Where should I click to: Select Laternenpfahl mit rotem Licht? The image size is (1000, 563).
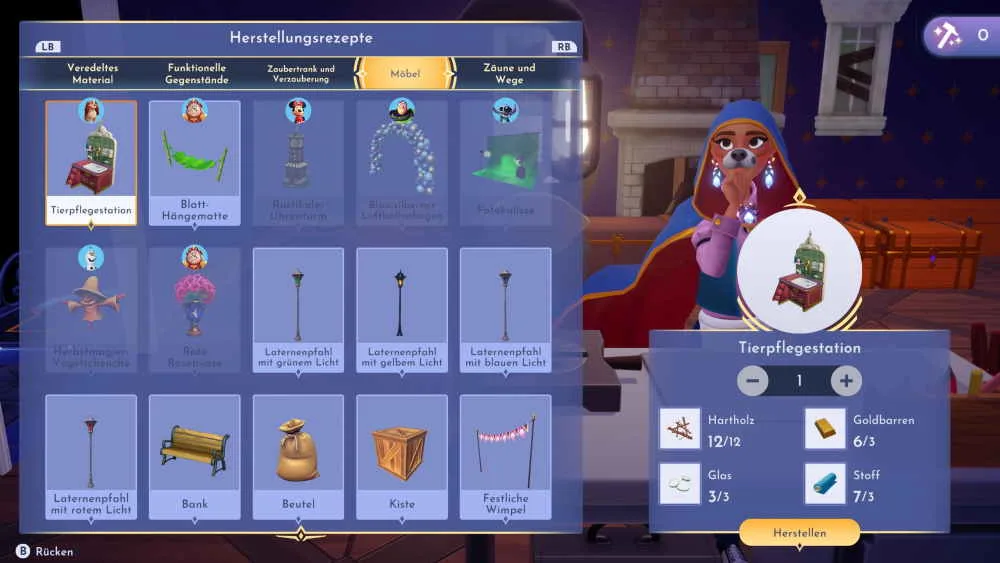point(91,456)
